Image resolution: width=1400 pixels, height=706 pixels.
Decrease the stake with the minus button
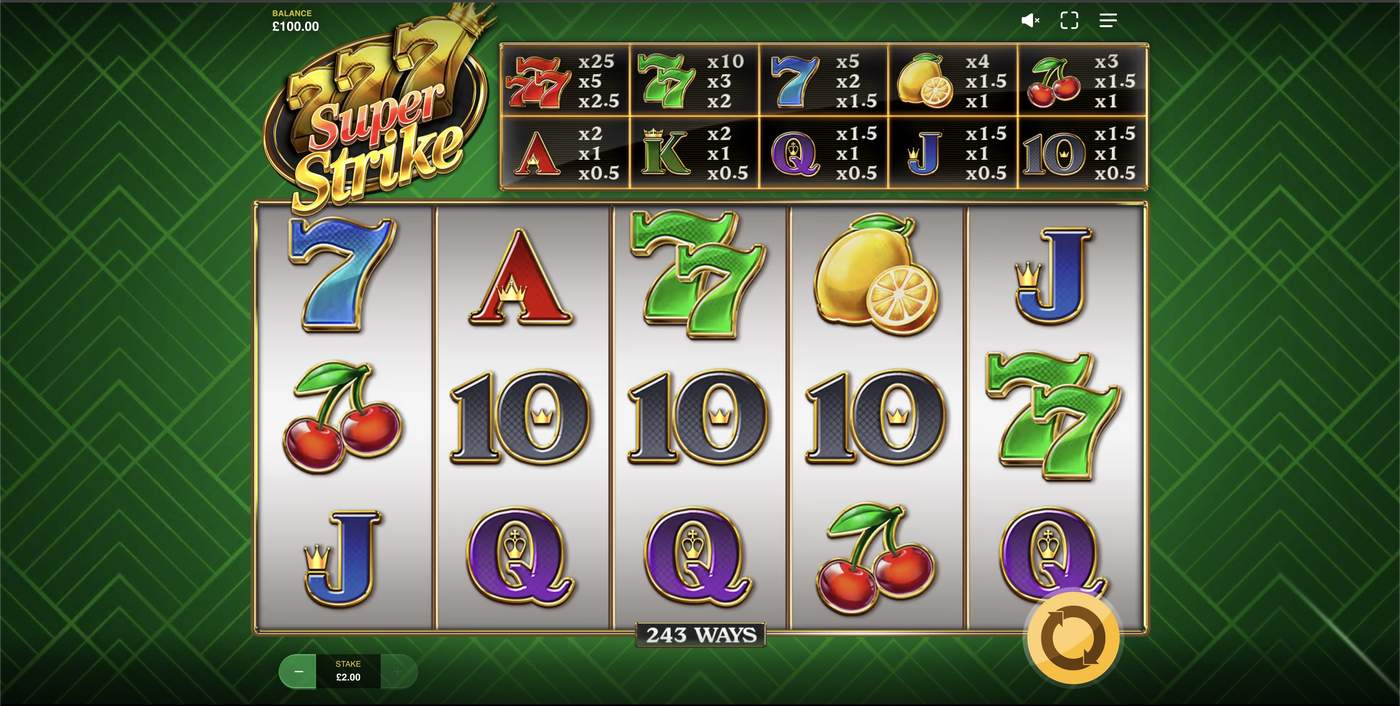[298, 672]
